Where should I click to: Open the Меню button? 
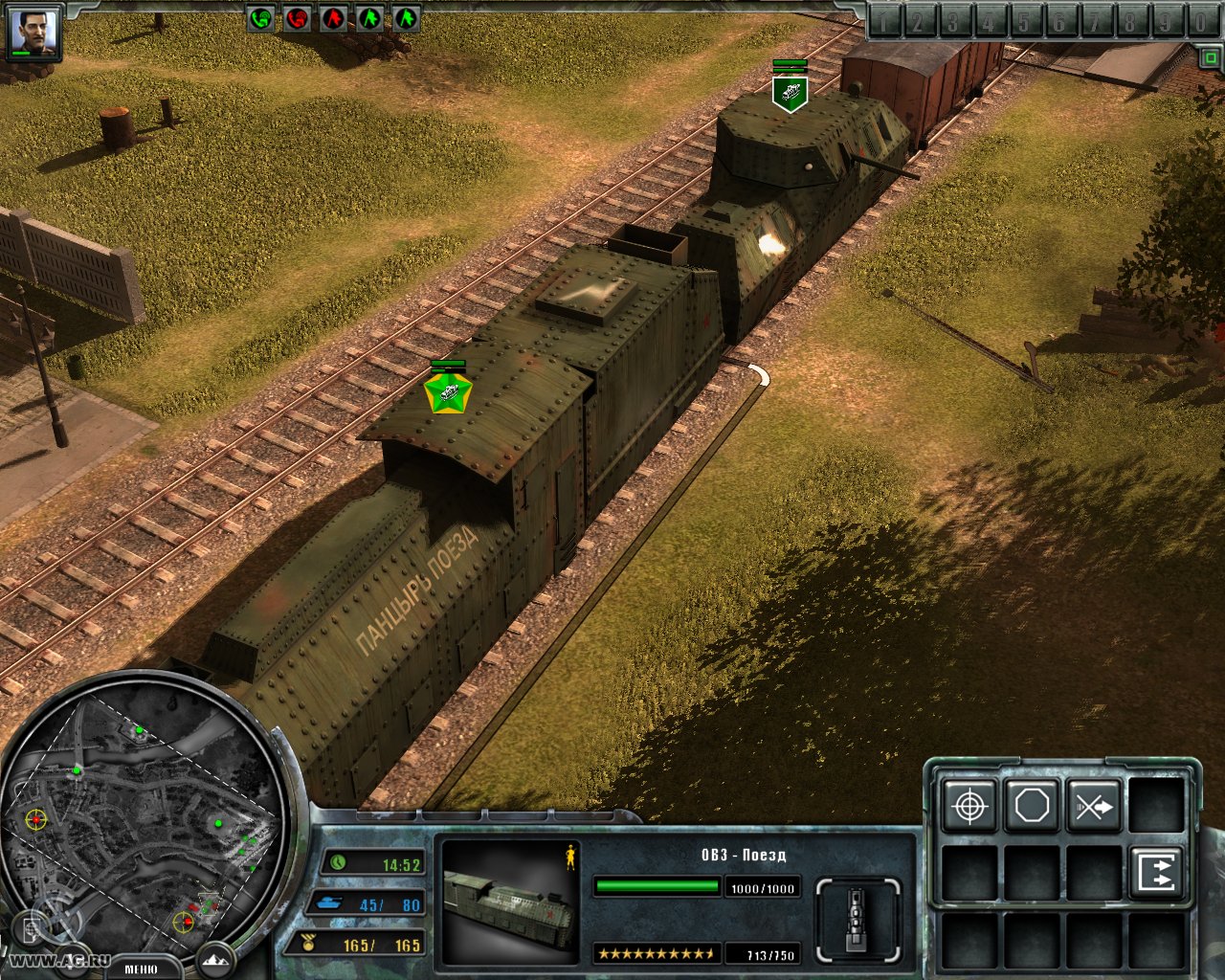tap(142, 969)
